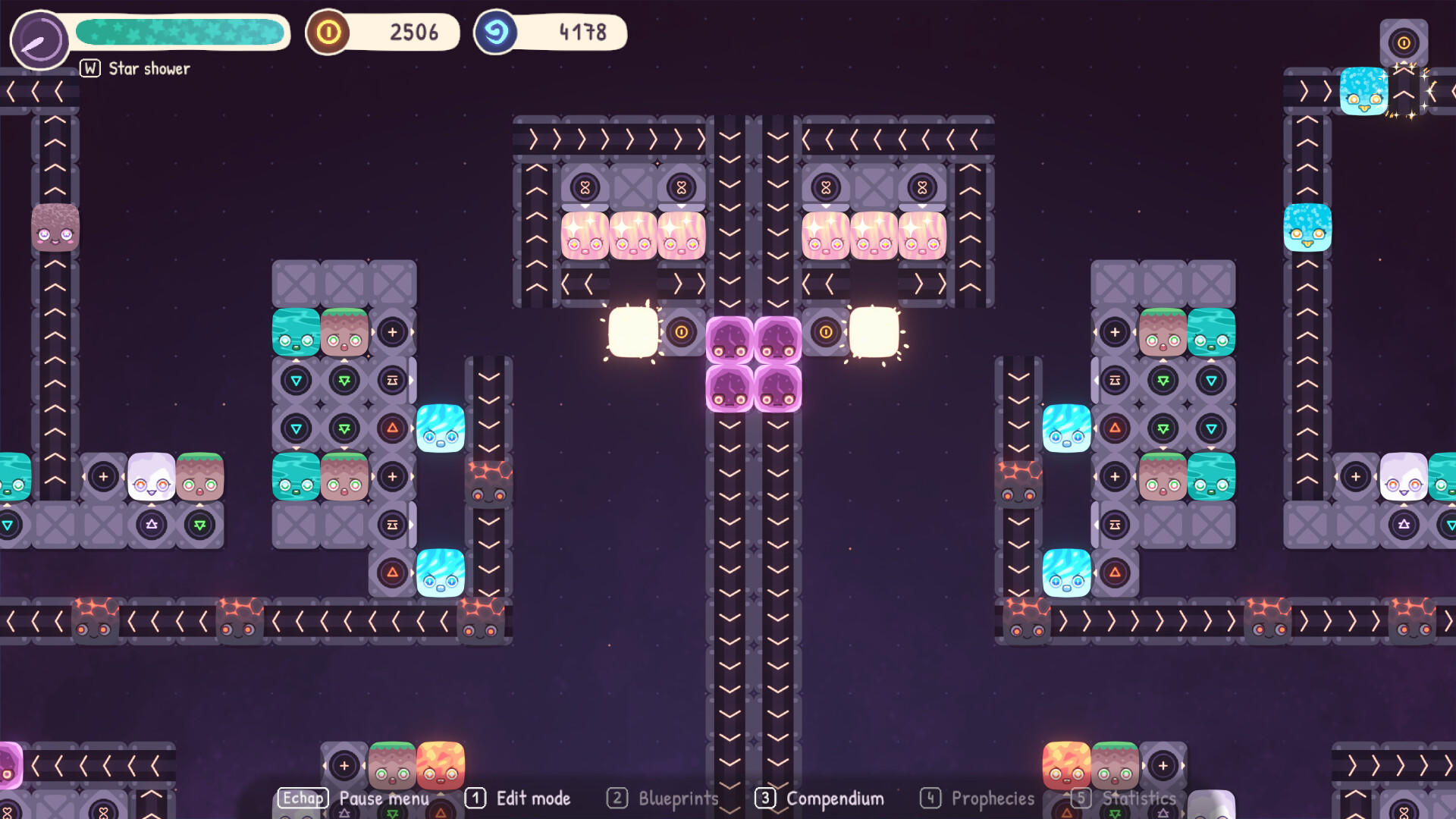This screenshot has height=819, width=1456.
Task: Open the Pause menu
Action: pos(384,799)
